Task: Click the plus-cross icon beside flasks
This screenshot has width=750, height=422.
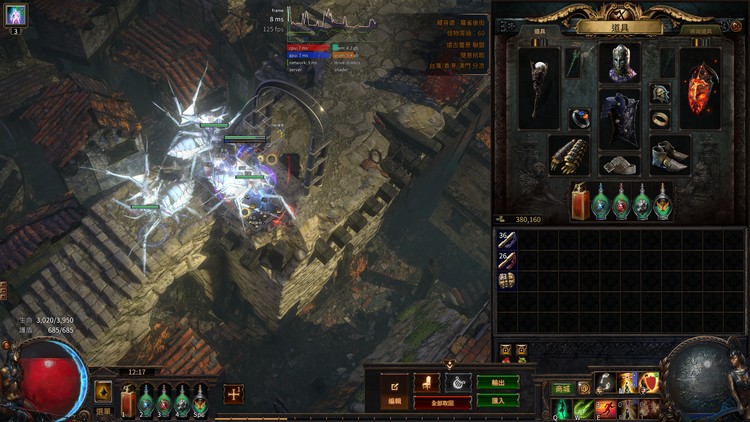Action: [233, 394]
